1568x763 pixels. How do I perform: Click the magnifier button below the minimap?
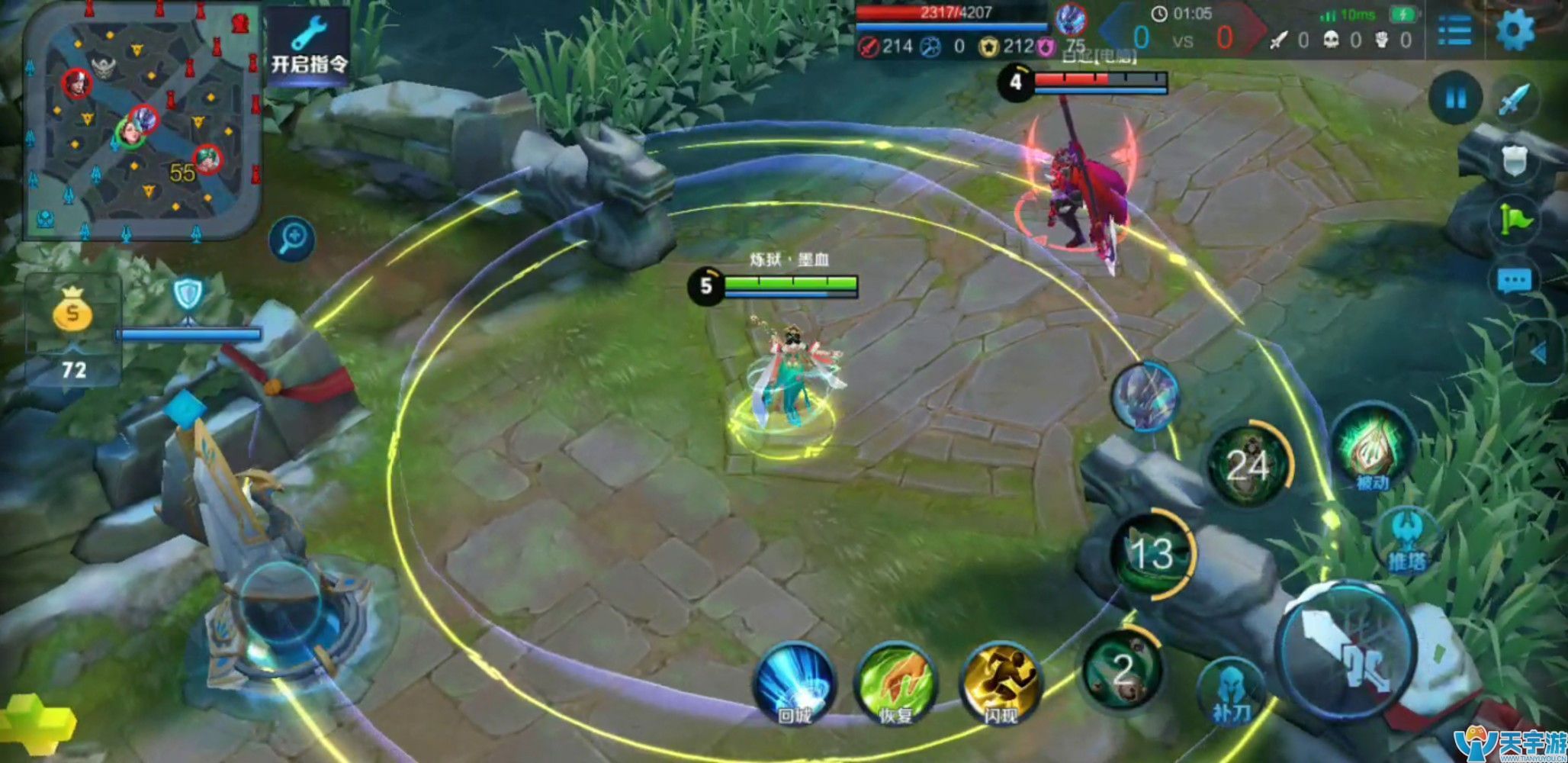click(x=292, y=239)
